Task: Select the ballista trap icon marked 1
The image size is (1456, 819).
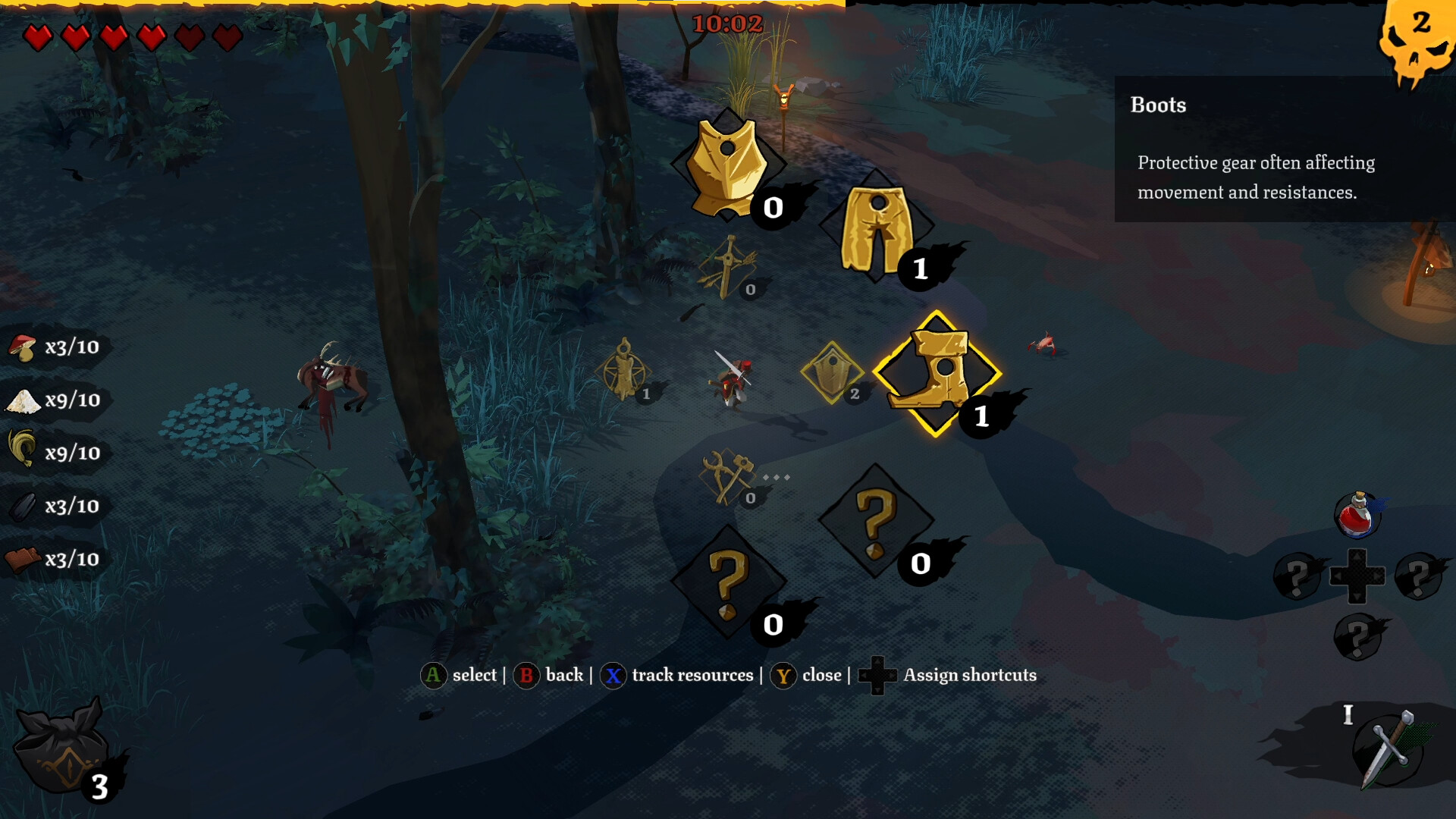Action: pos(623,373)
